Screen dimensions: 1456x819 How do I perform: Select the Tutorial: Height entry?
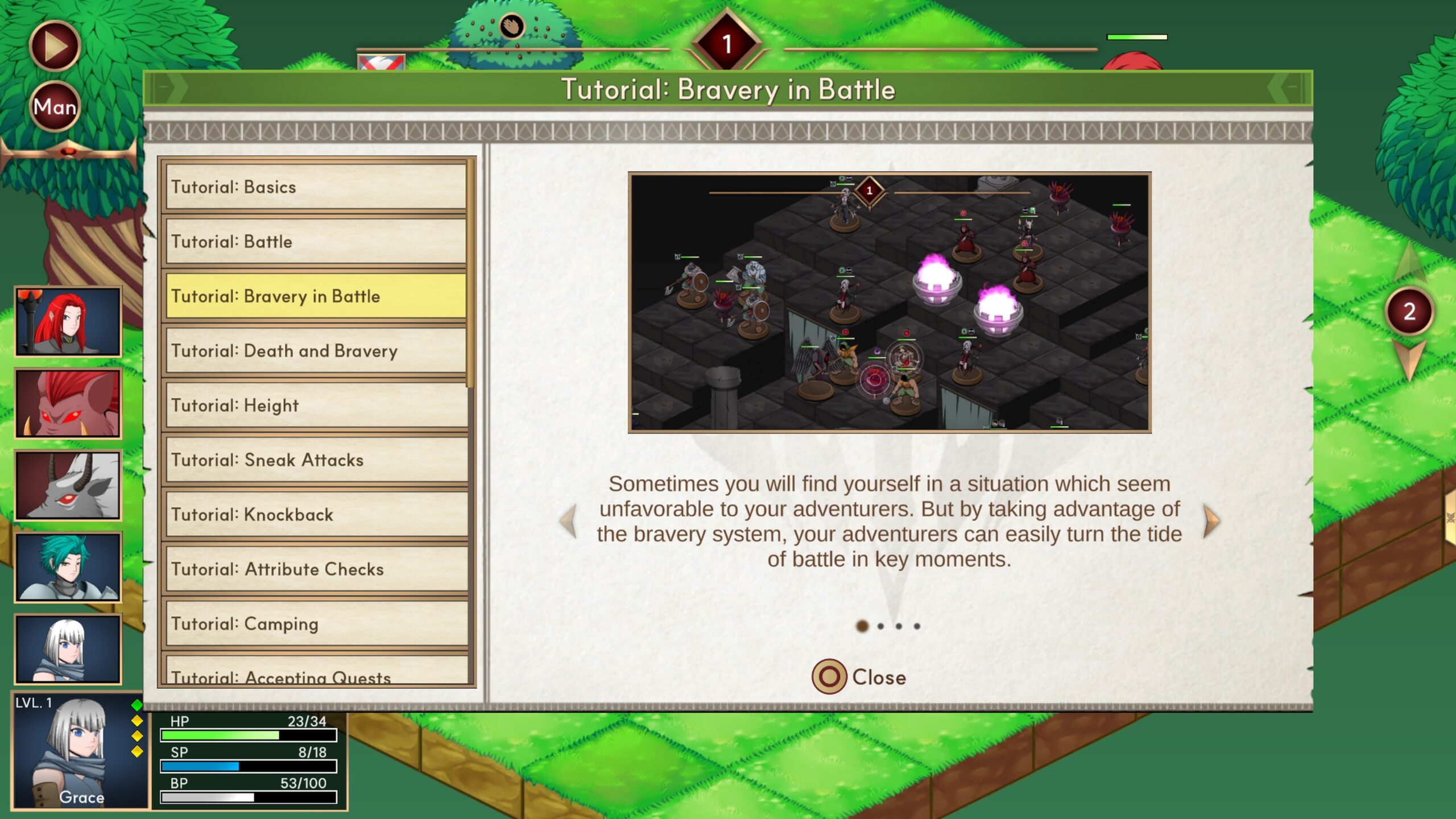click(x=316, y=406)
